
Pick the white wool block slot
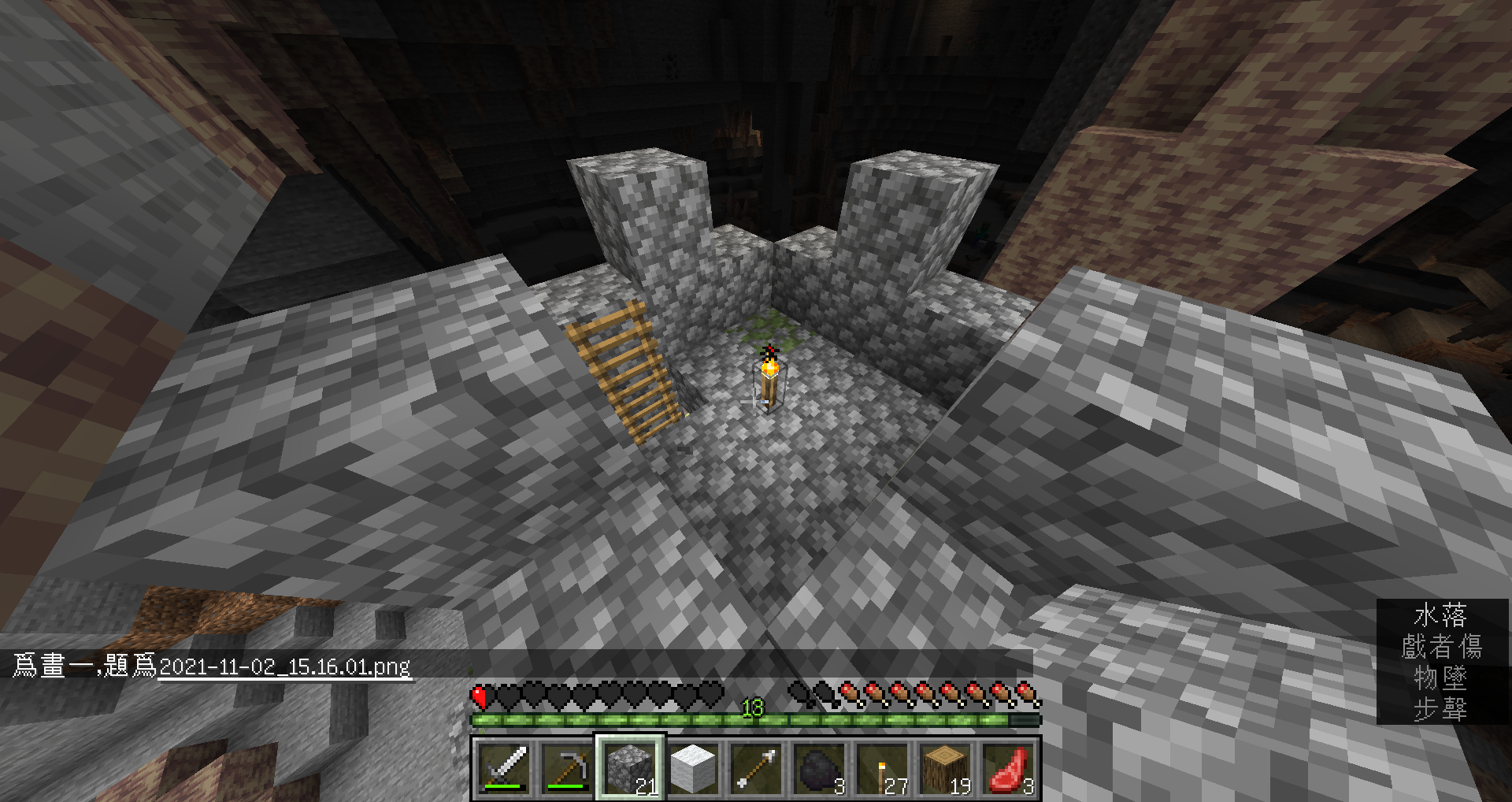(x=693, y=768)
